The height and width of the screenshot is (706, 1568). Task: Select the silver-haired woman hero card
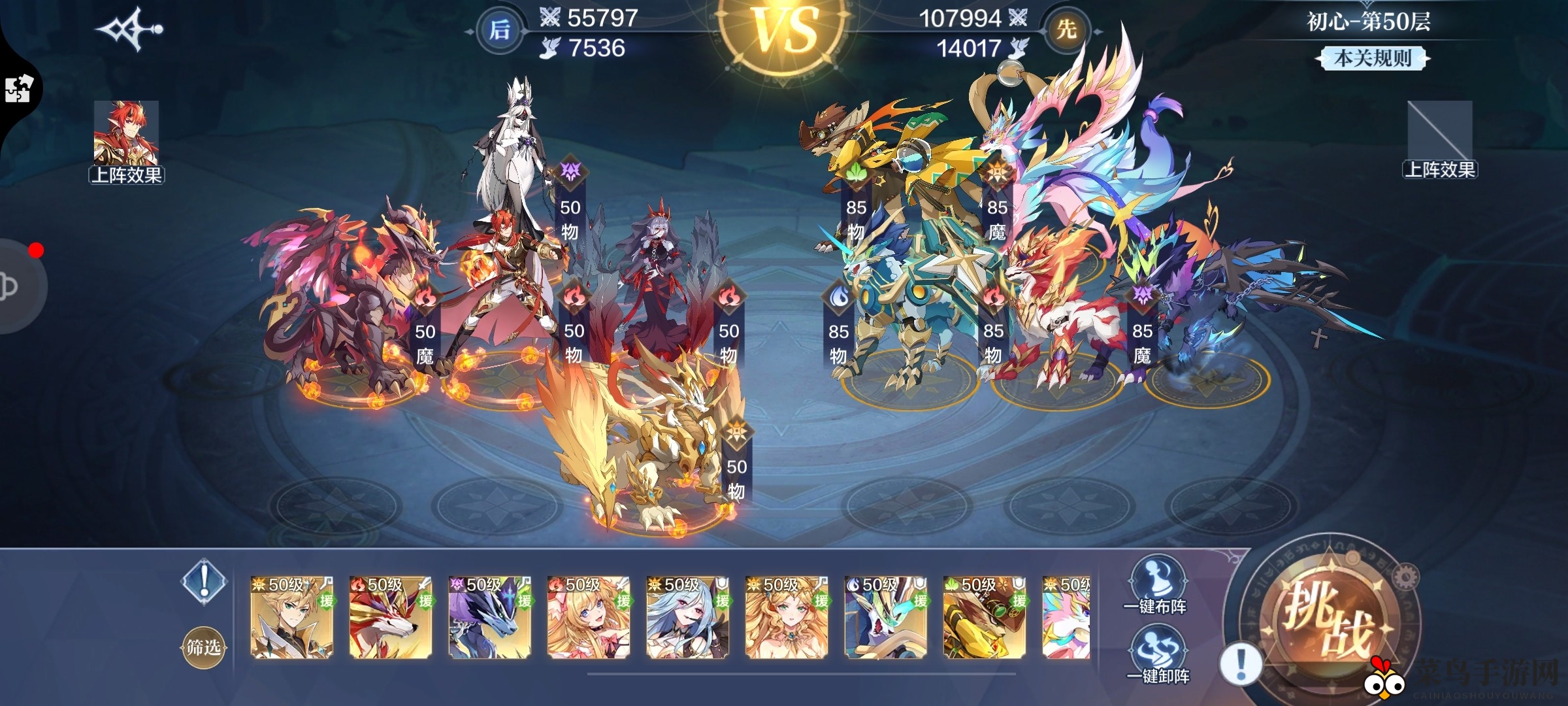tap(688, 617)
